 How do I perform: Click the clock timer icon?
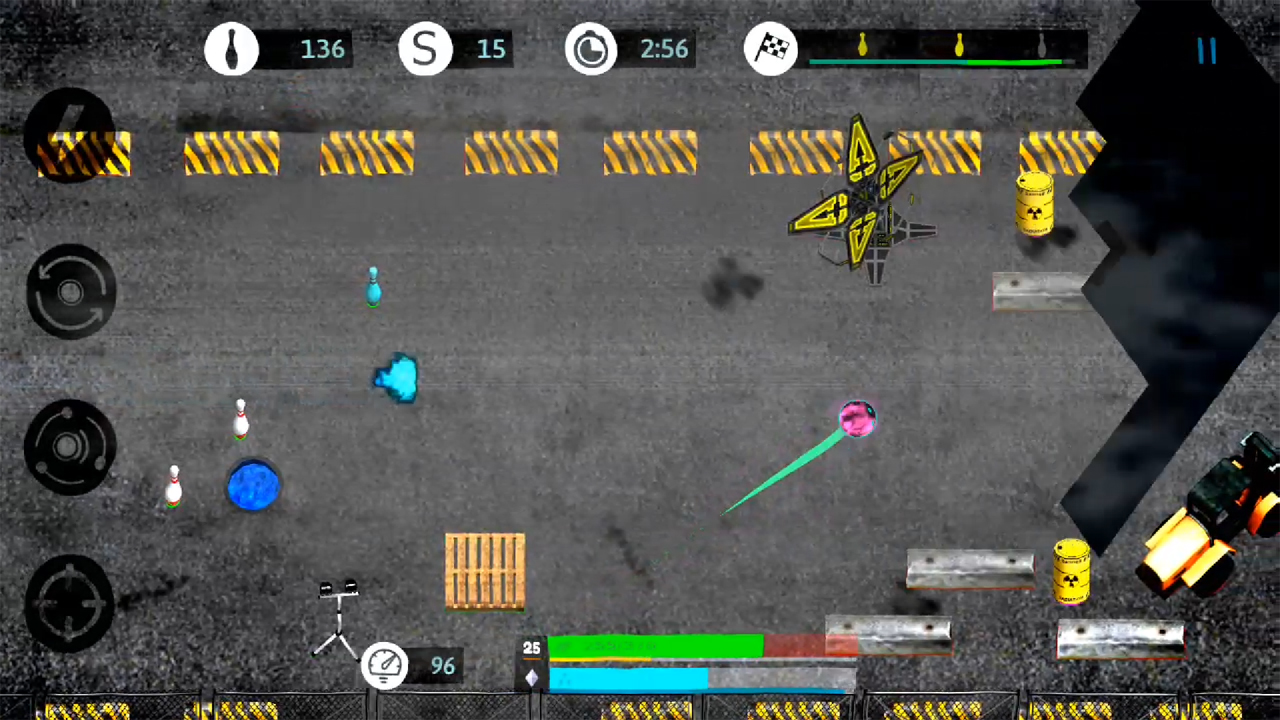pyautogui.click(x=590, y=49)
